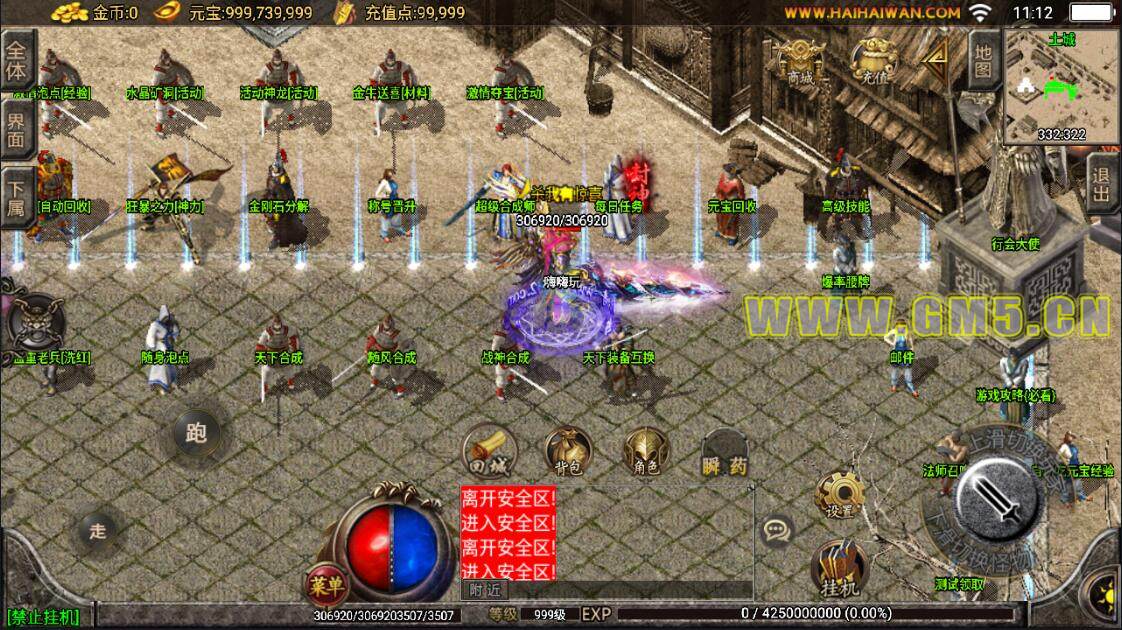
Task: Open the 角色 character sheet
Action: click(x=646, y=453)
